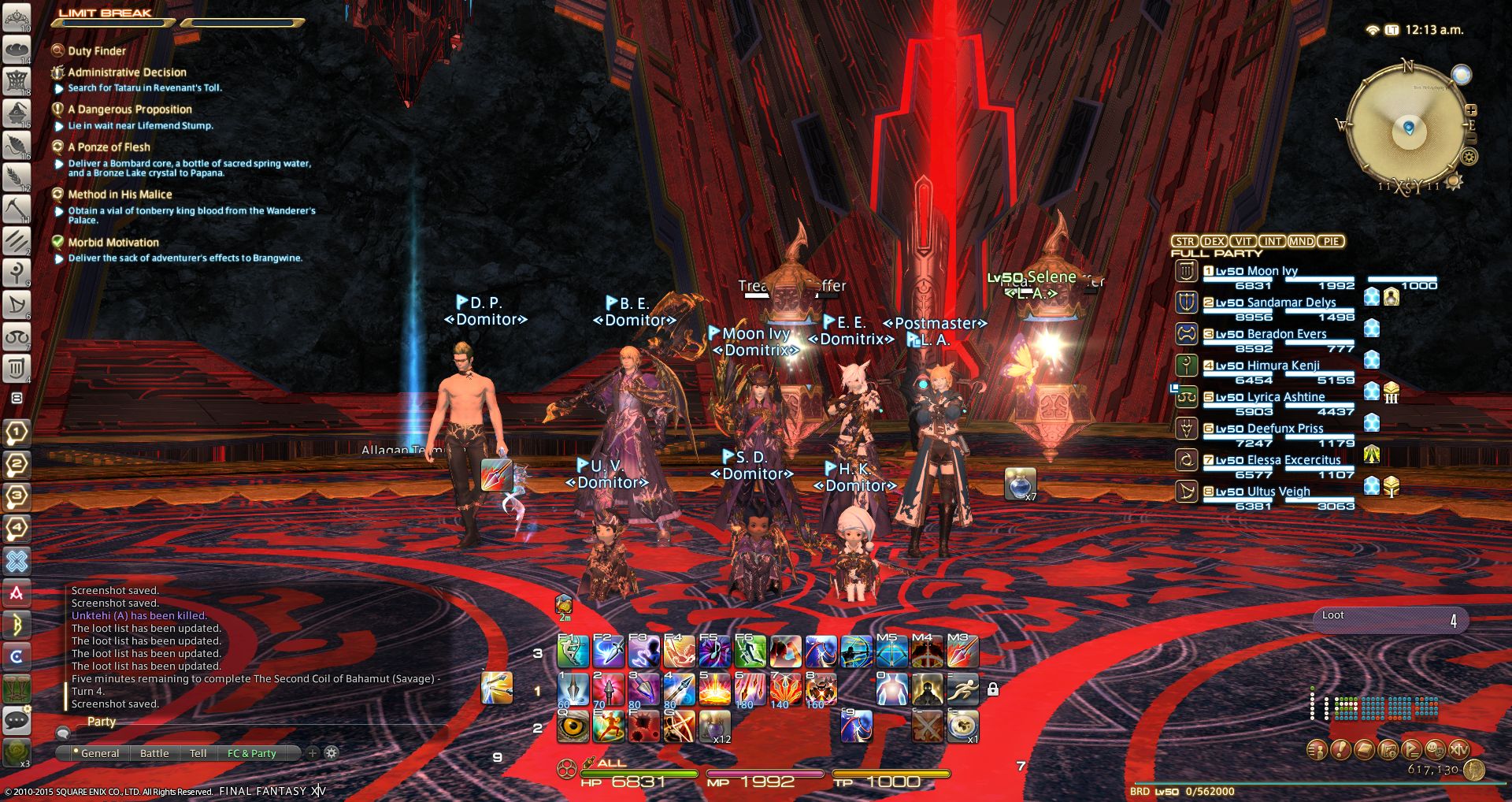Use the food dish item slot
Viewport: 1512px width, 802px height.
962,726
